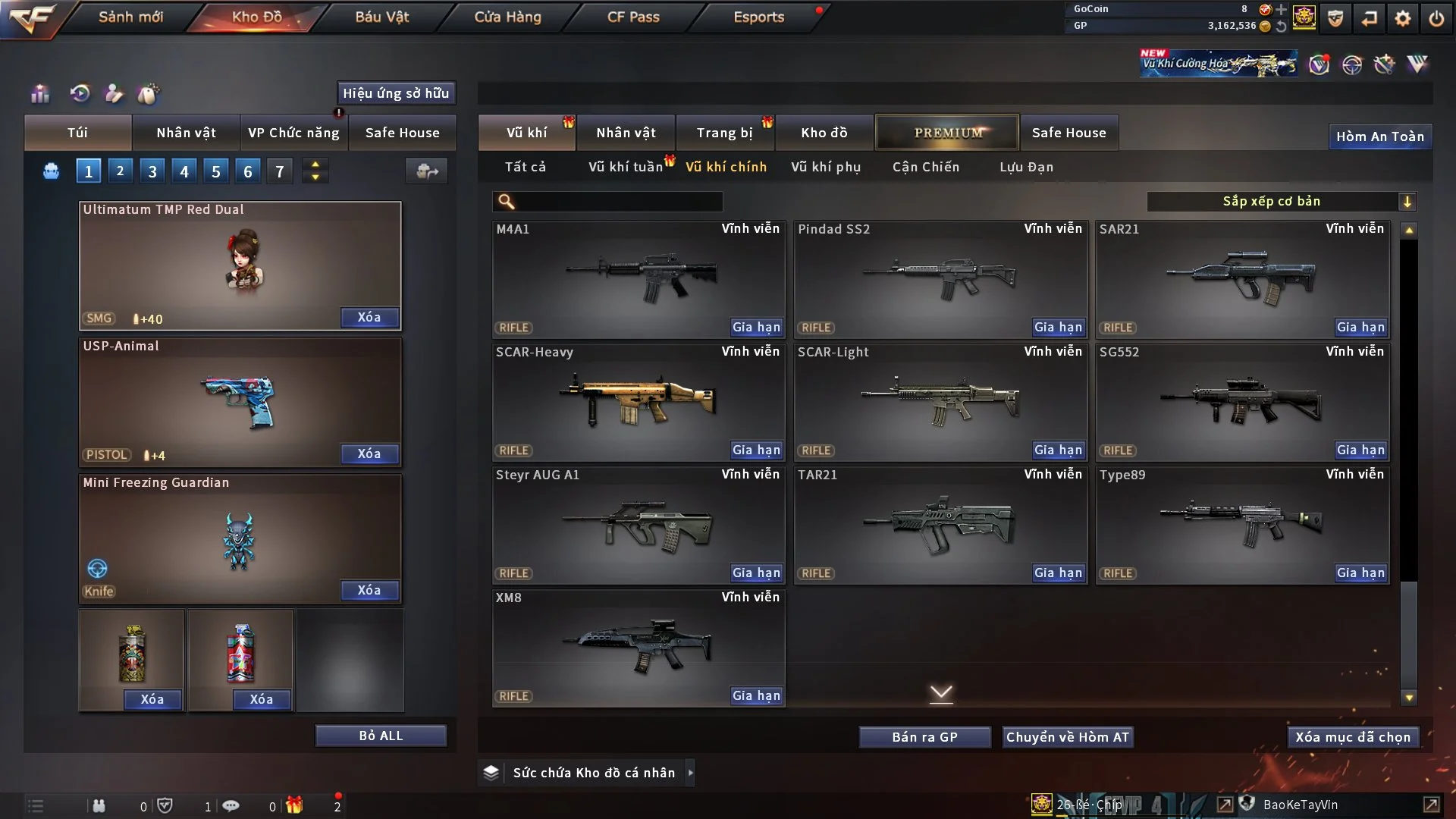Viewport: 1456px width, 819px height.
Task: Click the weapon search field
Action: [x=618, y=202]
